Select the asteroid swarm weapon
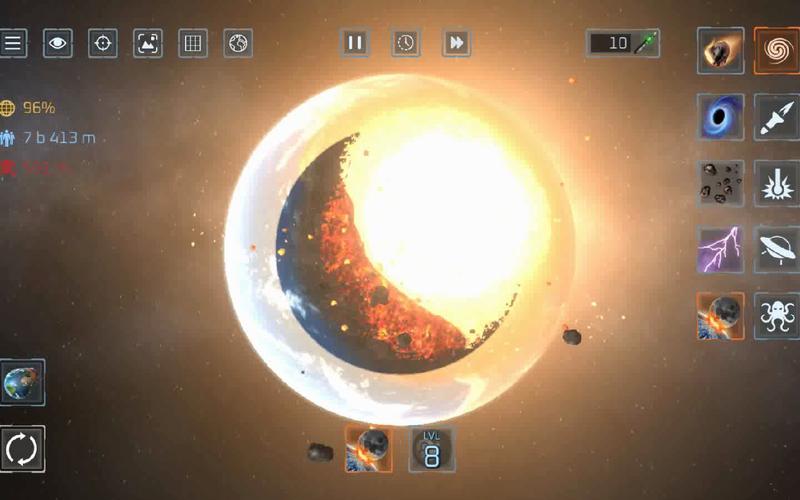This screenshot has height=500, width=800. 720,183
